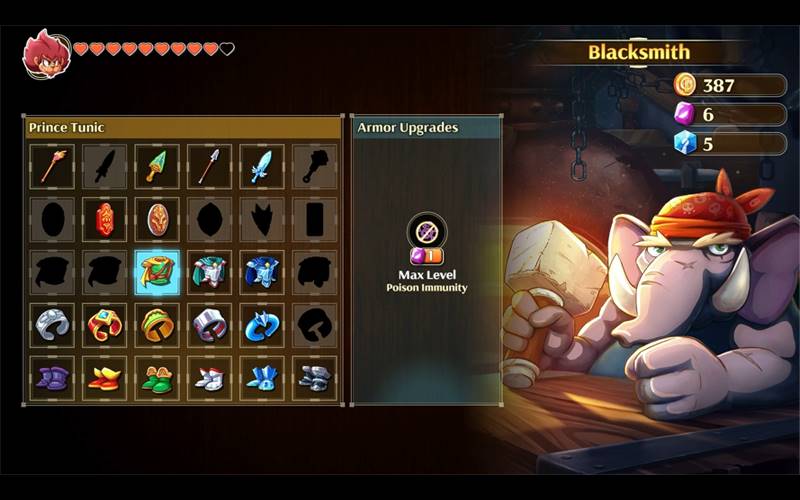The width and height of the screenshot is (800, 500).
Task: Choose the green-bladed sword slot
Action: coord(157,166)
